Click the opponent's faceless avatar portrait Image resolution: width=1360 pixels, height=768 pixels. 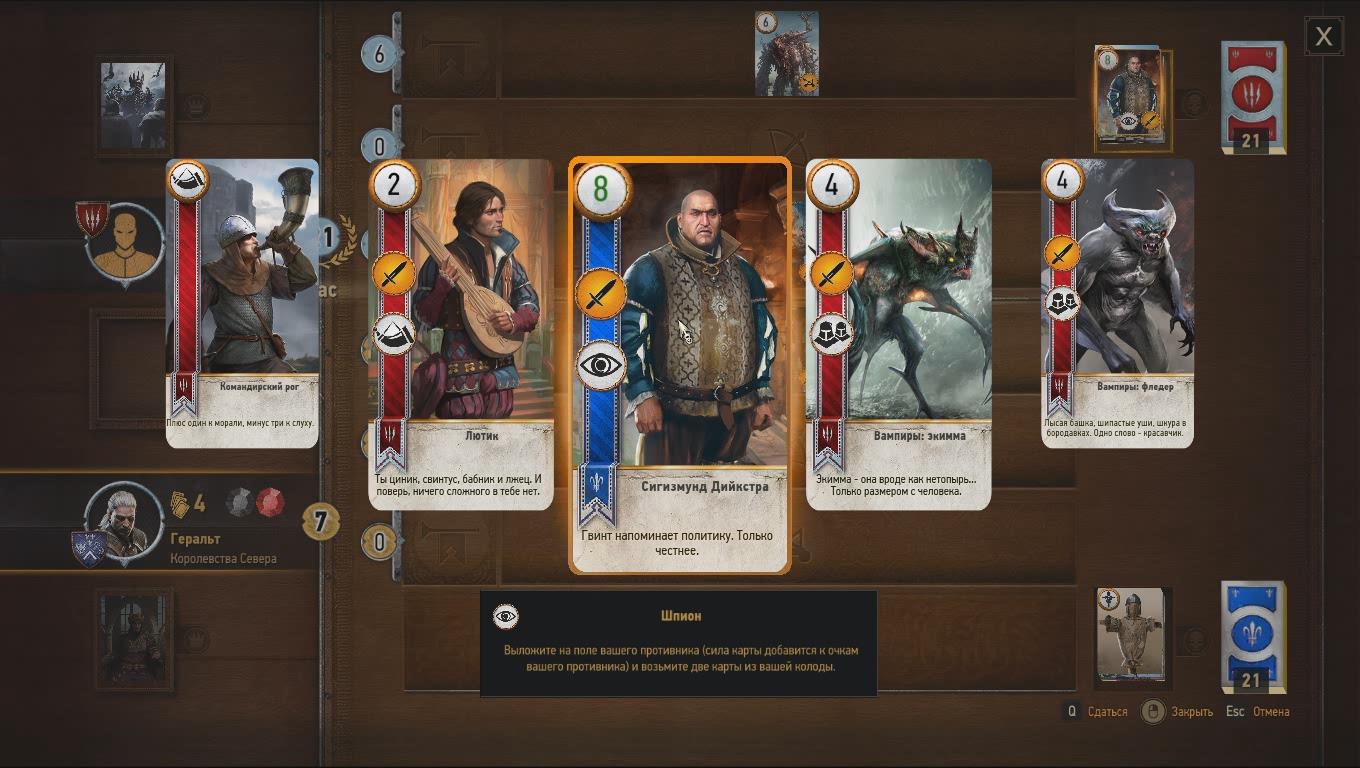[125, 243]
